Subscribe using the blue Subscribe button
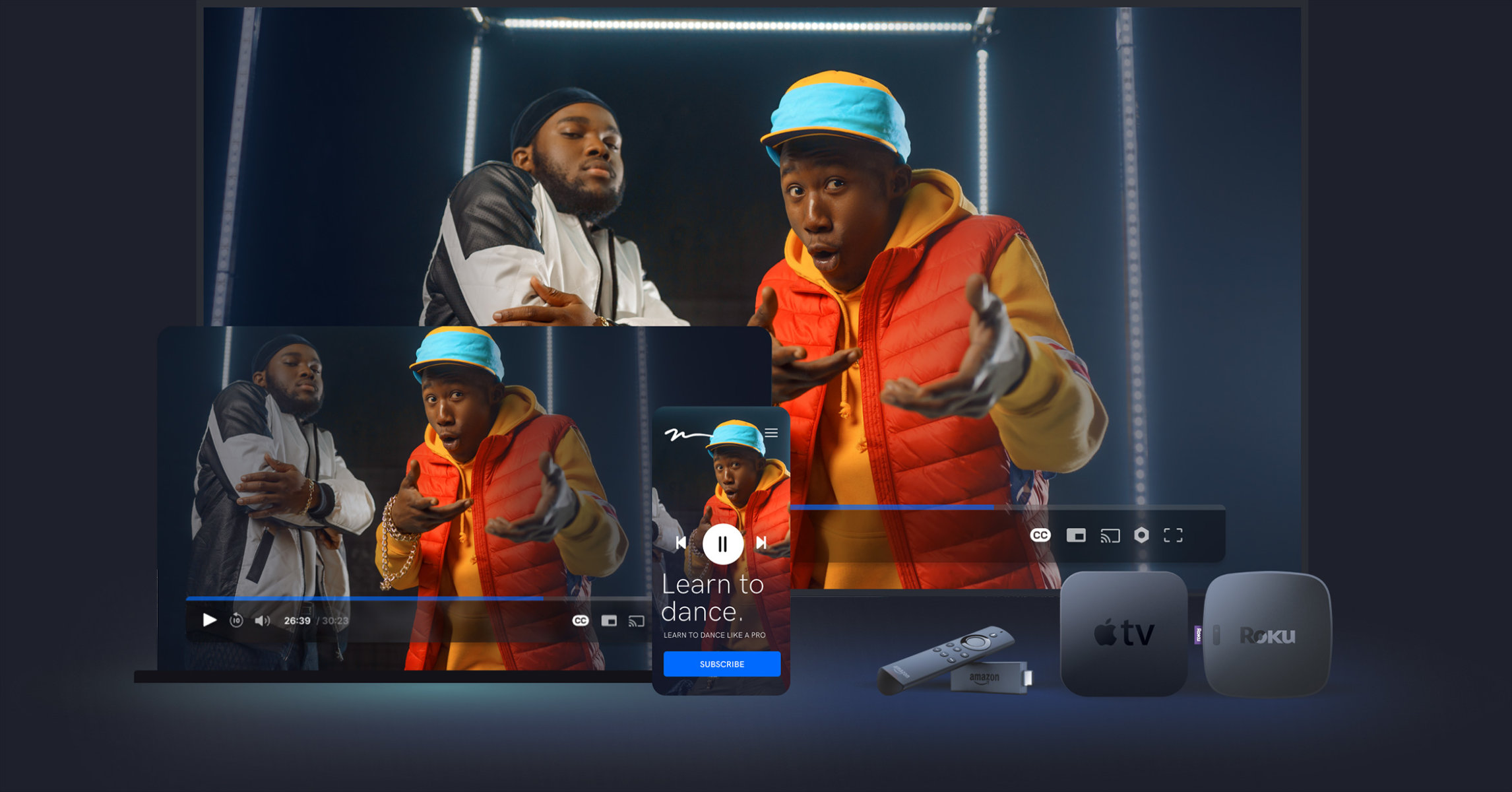 click(x=722, y=664)
